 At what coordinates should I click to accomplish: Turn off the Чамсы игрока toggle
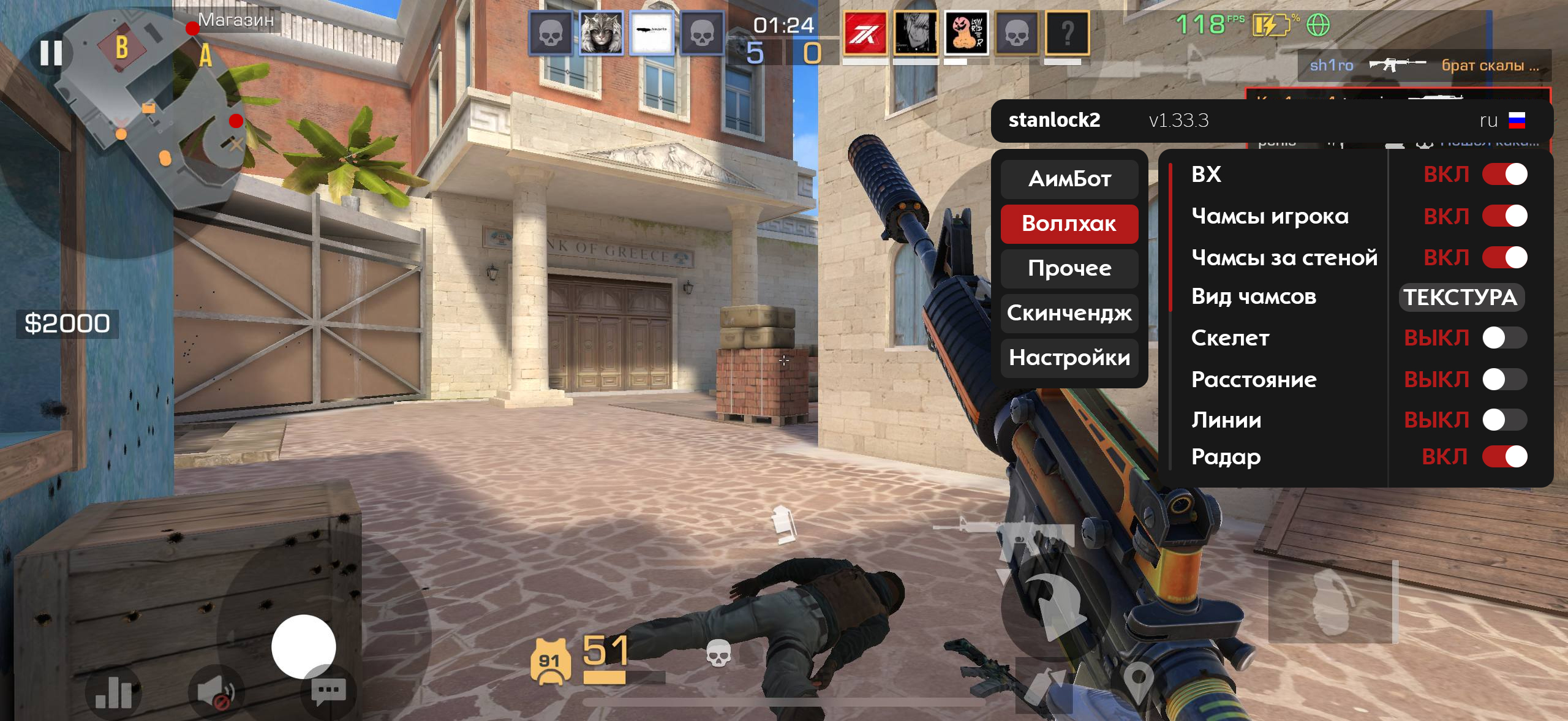(1504, 216)
